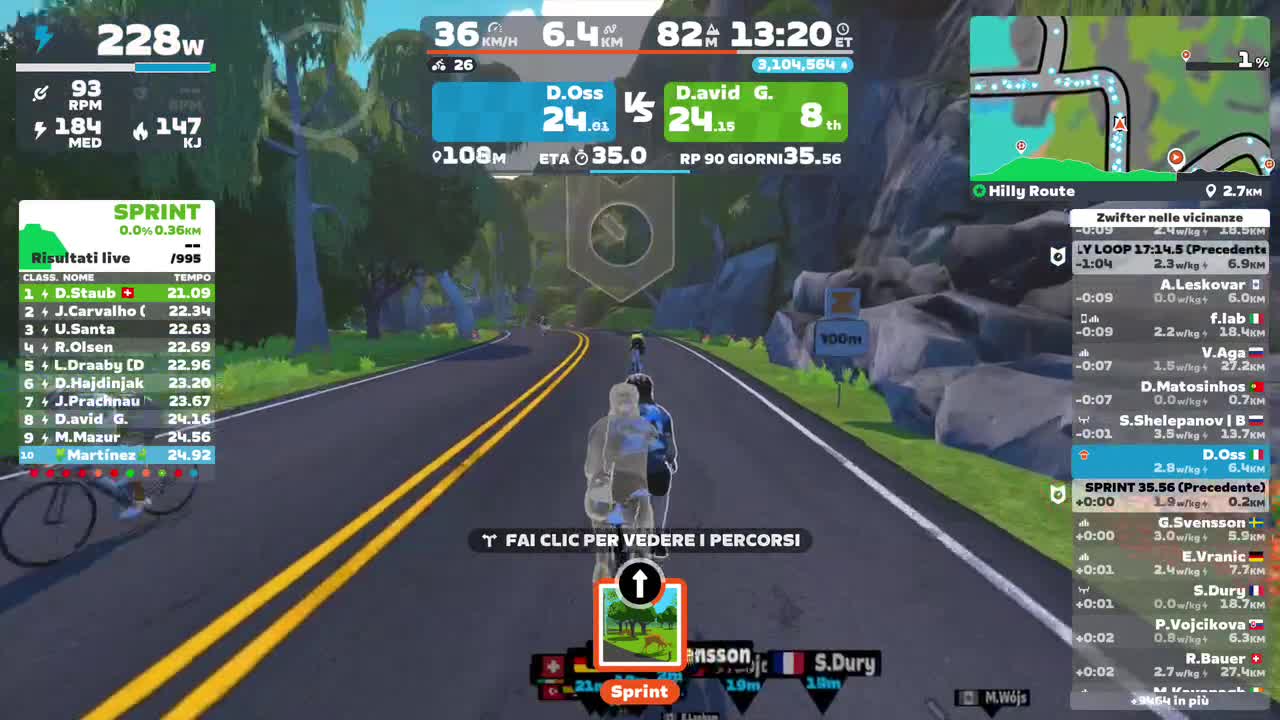Open the 9464 in più rider list

pos(1170,703)
